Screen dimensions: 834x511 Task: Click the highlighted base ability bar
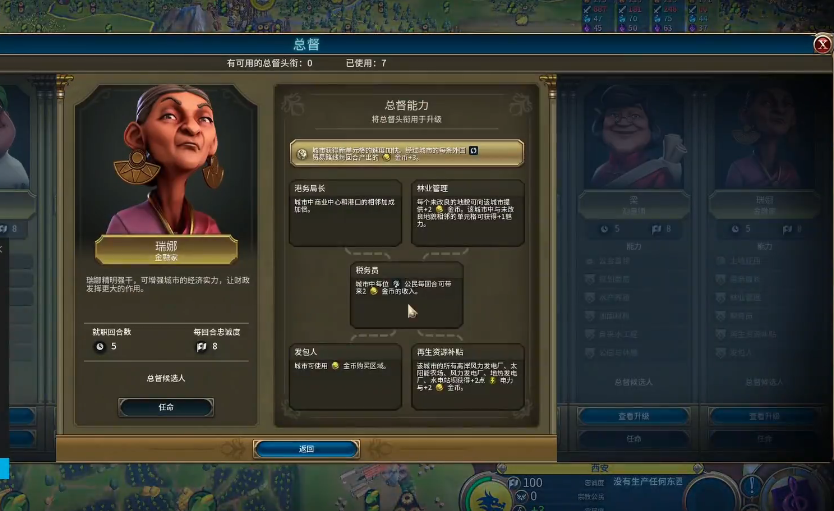[406, 152]
